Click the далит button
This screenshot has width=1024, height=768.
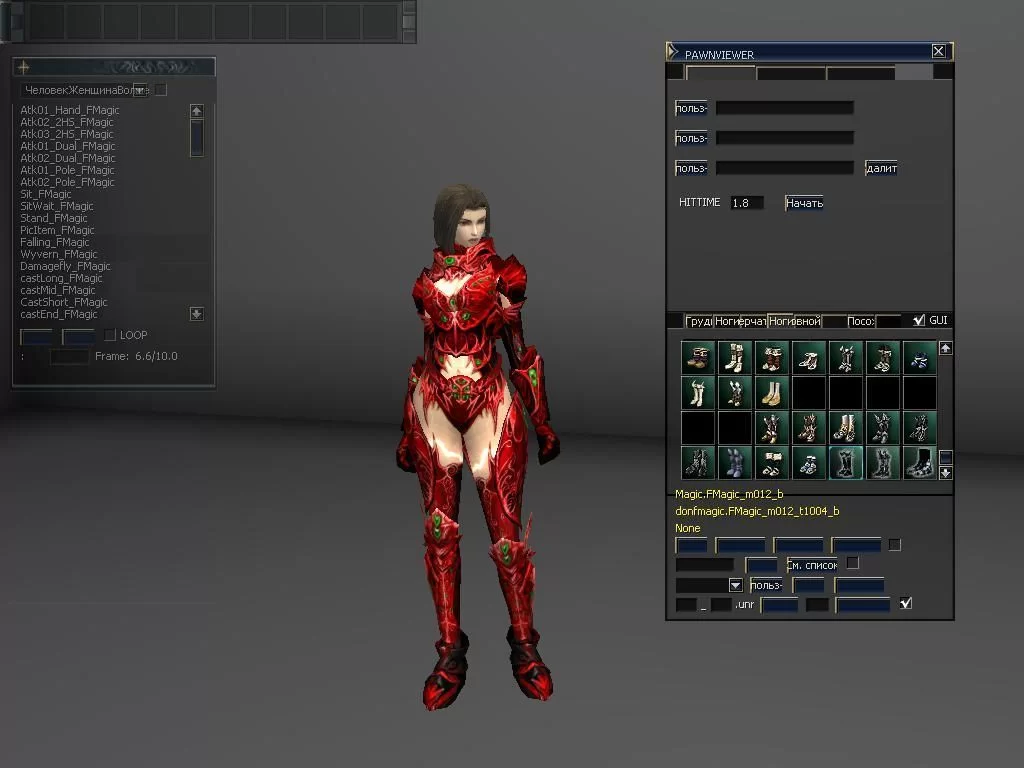(x=881, y=168)
